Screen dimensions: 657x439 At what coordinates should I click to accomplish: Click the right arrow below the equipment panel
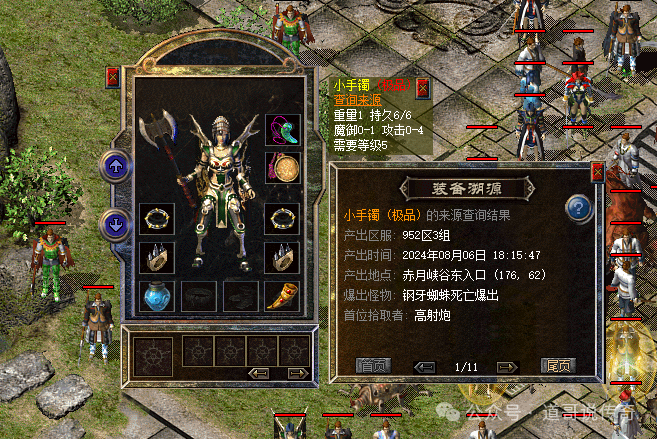293,373
